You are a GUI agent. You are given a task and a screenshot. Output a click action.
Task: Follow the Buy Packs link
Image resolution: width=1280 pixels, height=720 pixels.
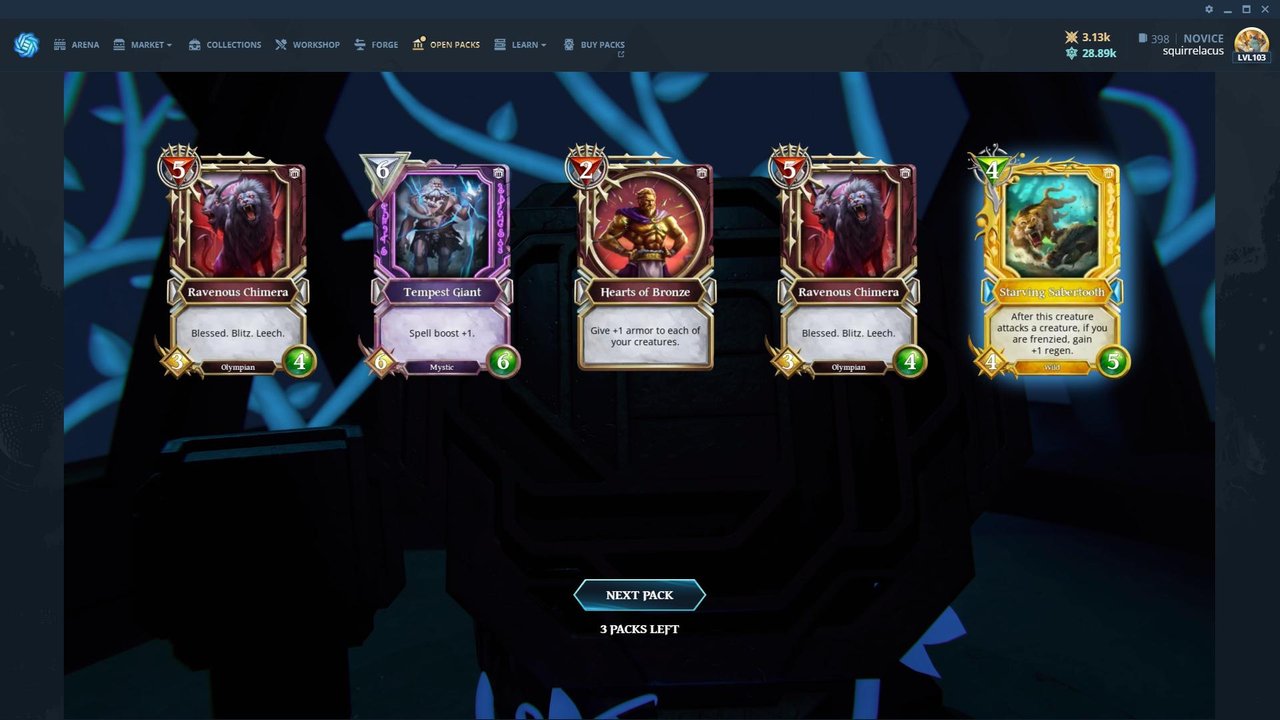pyautogui.click(x=594, y=45)
